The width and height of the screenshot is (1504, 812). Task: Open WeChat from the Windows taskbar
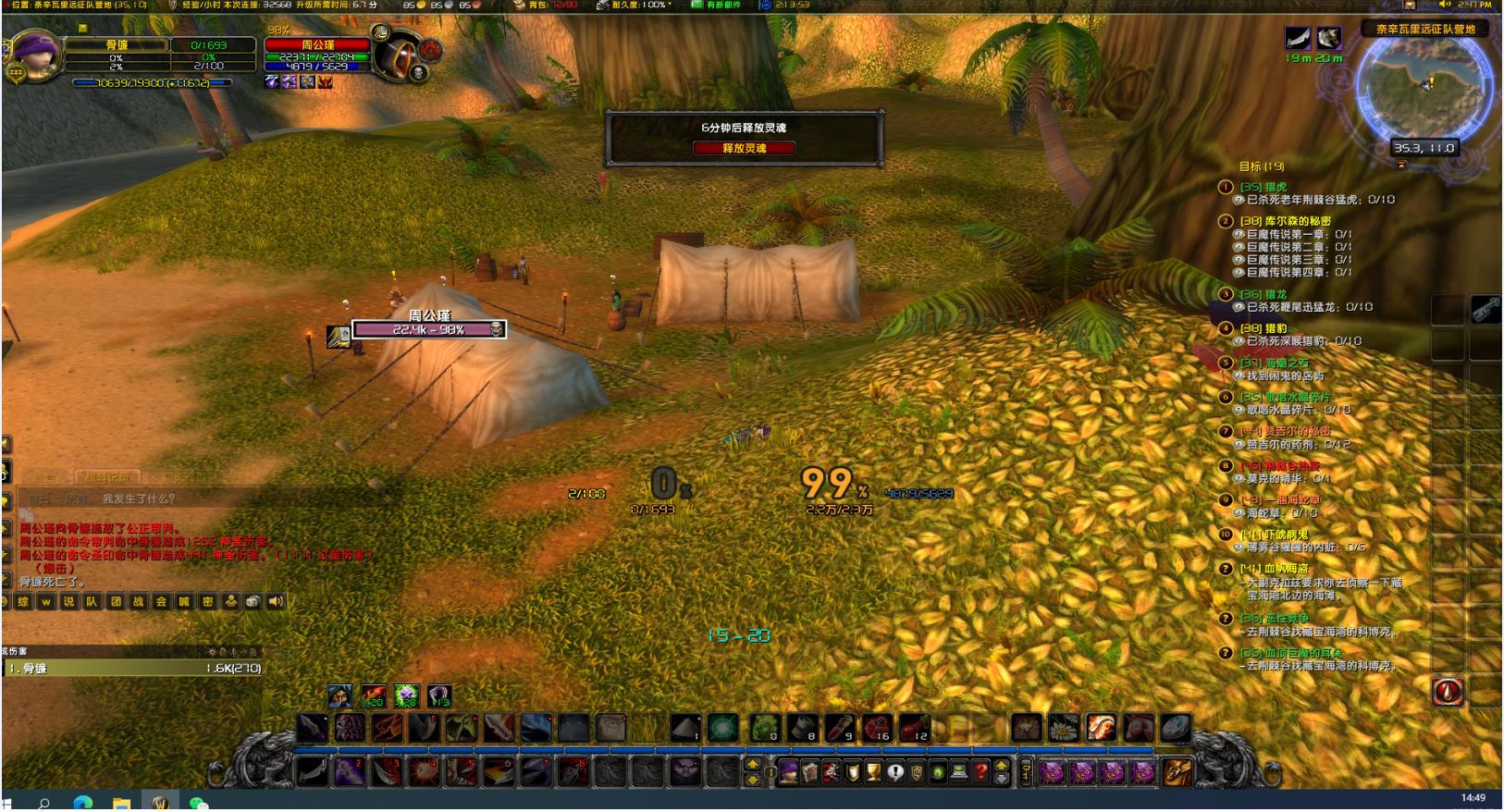coord(198,803)
